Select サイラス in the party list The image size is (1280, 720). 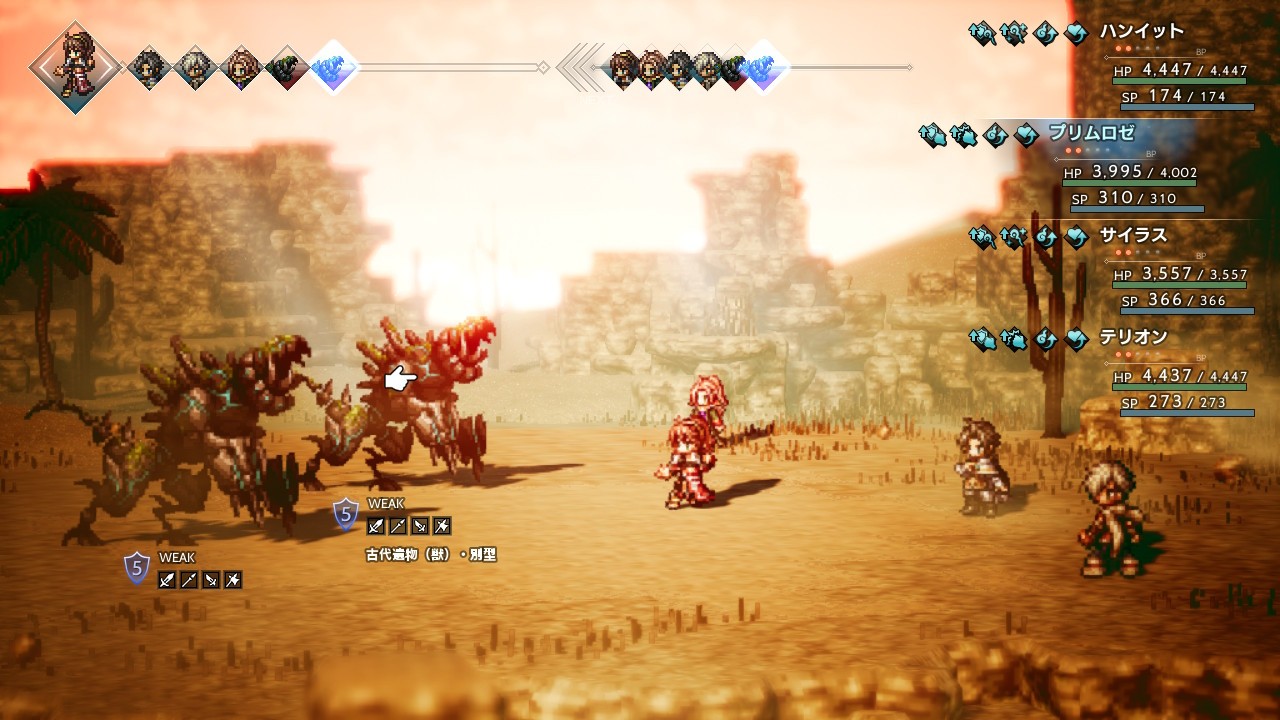point(1133,236)
